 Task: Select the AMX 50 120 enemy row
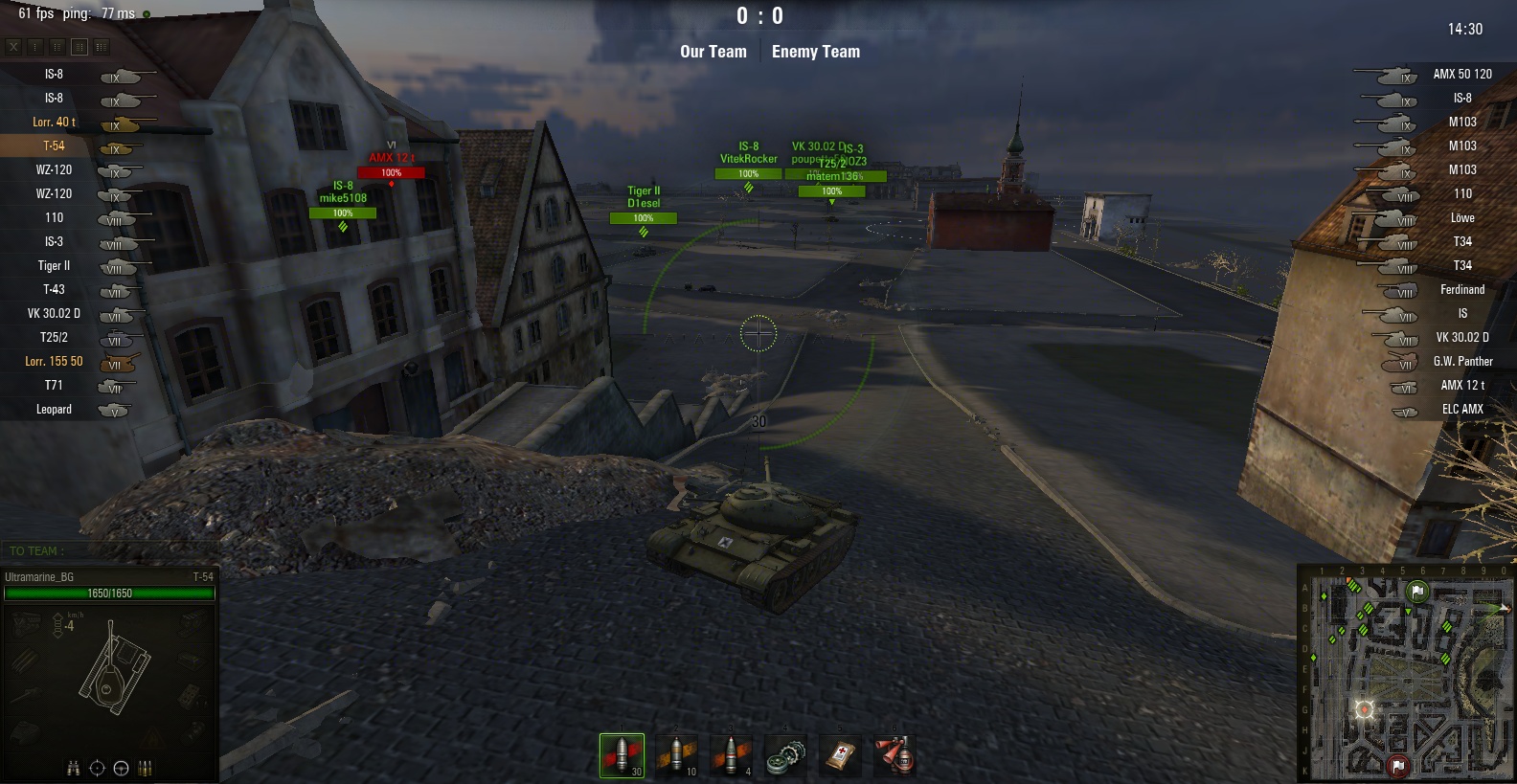coord(1461,75)
